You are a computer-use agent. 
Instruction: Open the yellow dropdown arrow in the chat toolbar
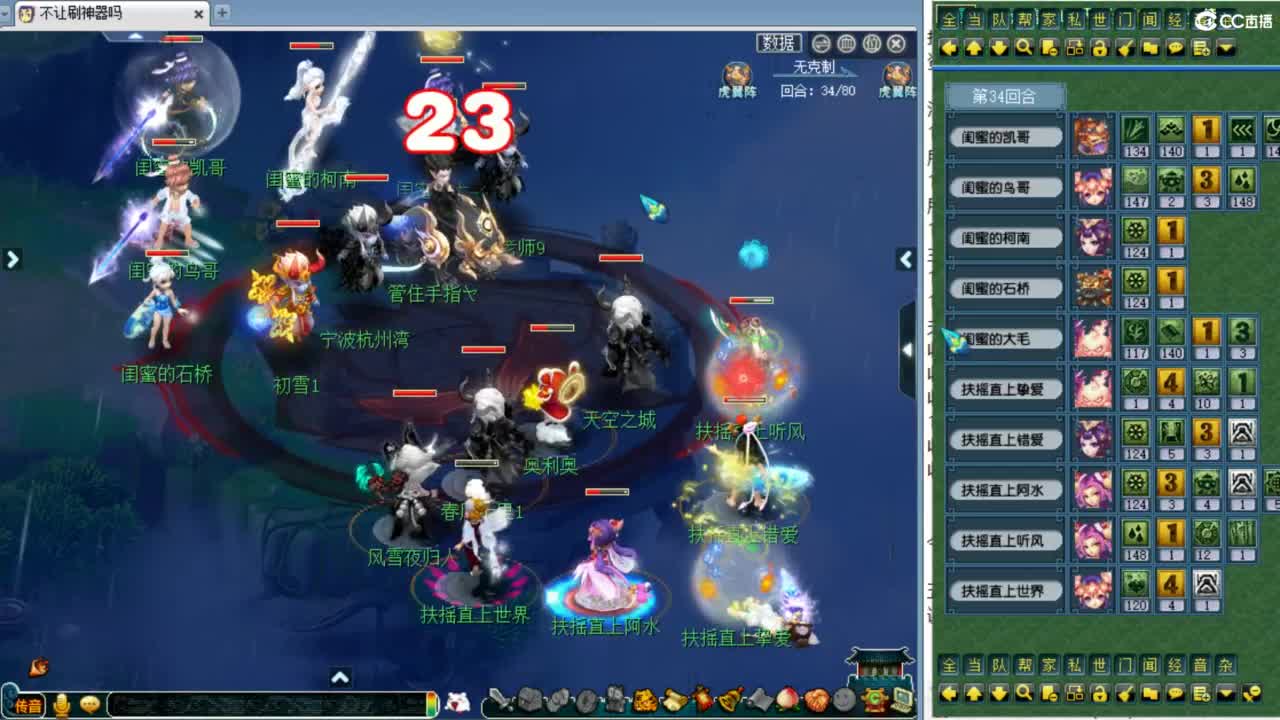point(1226,47)
